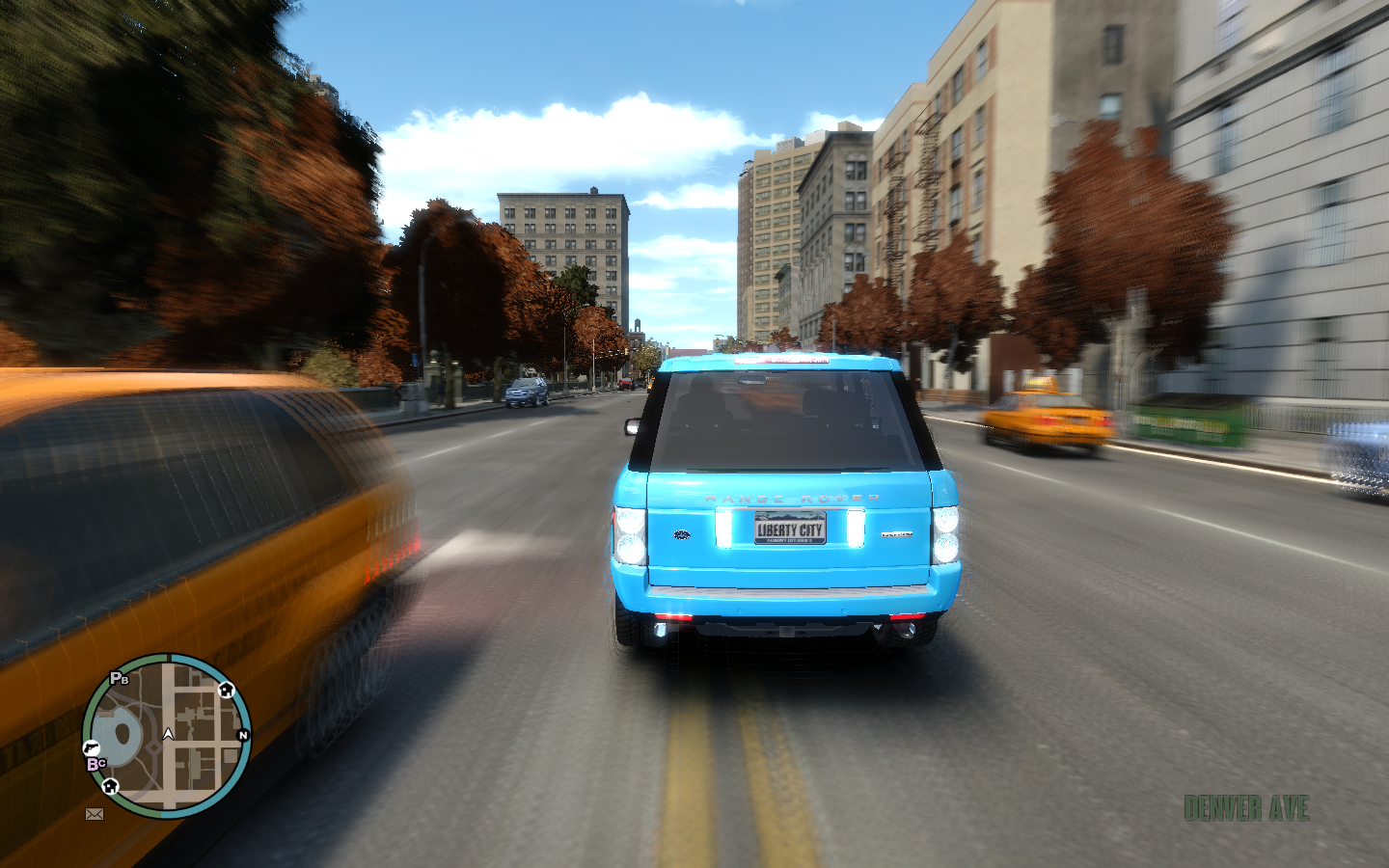
Task: Click the gun shop pistol icon on minimap
Action: (91, 748)
